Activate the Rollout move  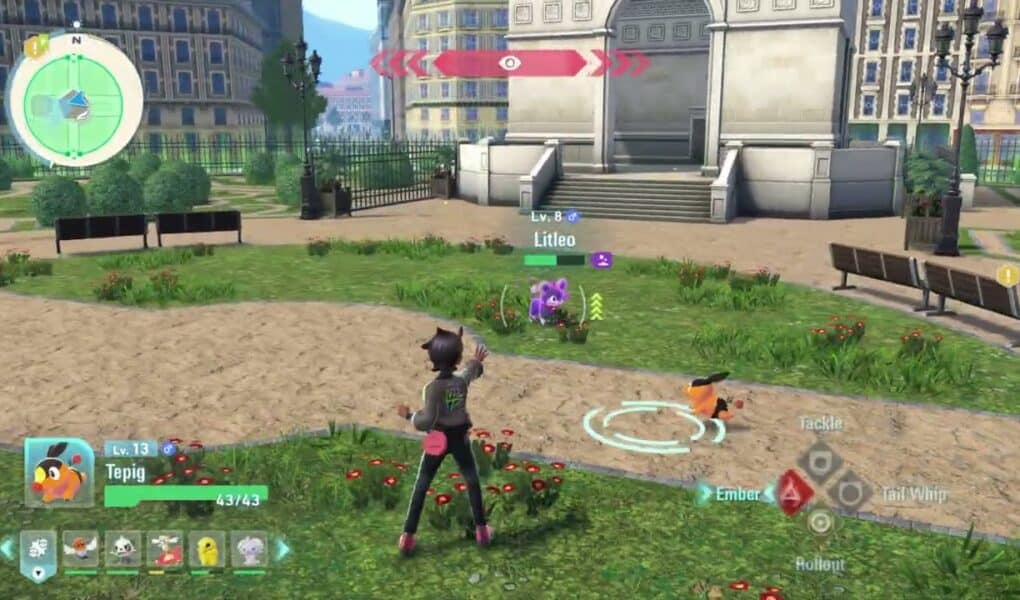(x=820, y=522)
